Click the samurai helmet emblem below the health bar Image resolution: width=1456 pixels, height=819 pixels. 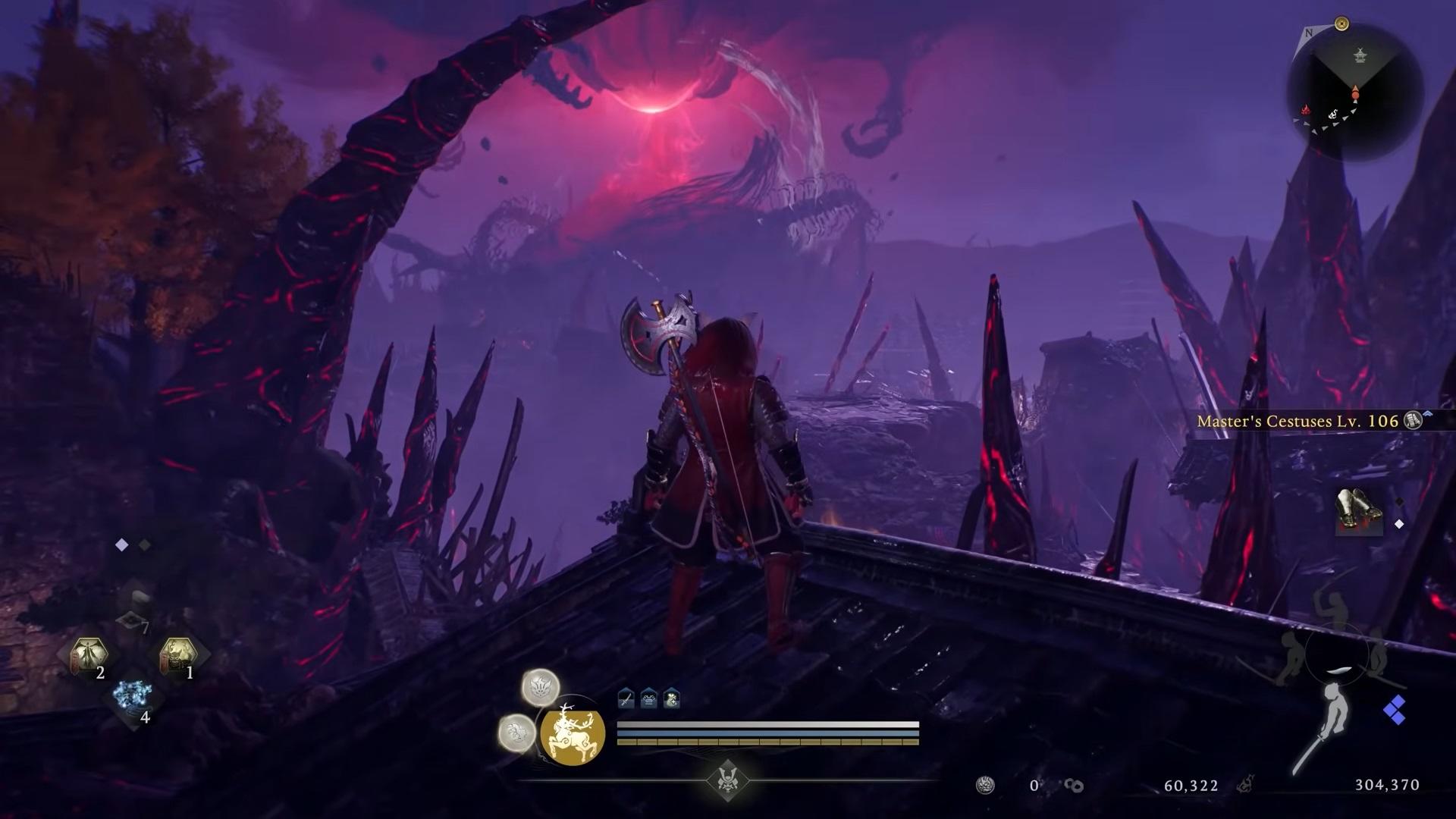click(729, 780)
